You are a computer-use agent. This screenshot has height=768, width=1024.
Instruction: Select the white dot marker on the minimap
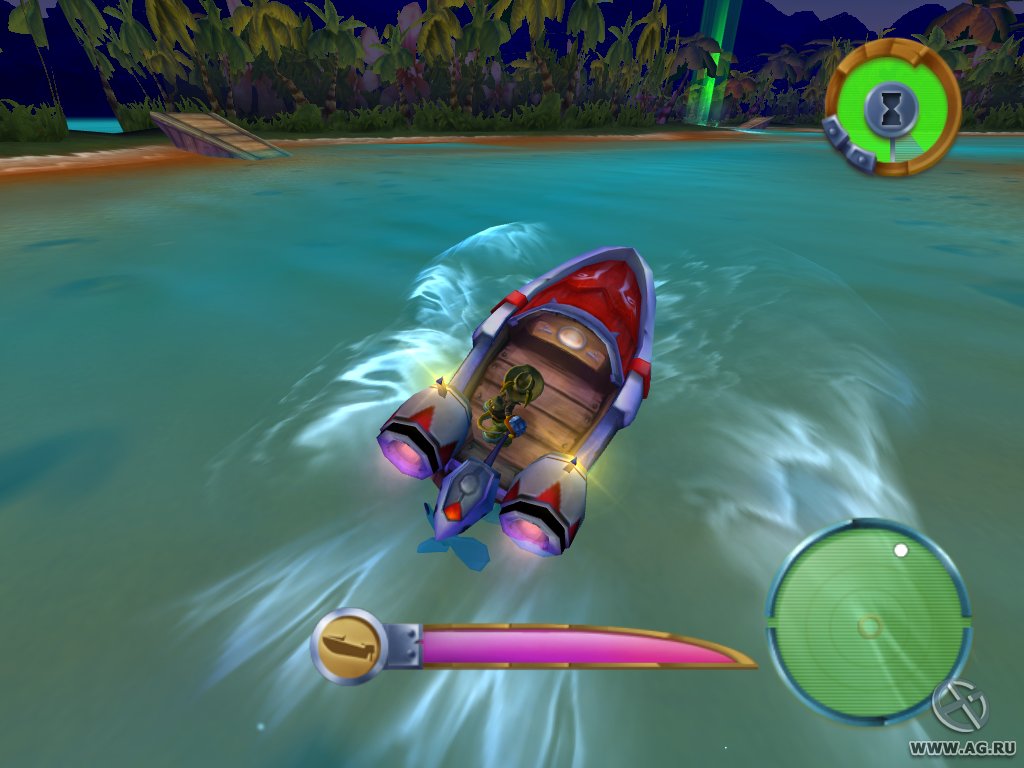(900, 550)
